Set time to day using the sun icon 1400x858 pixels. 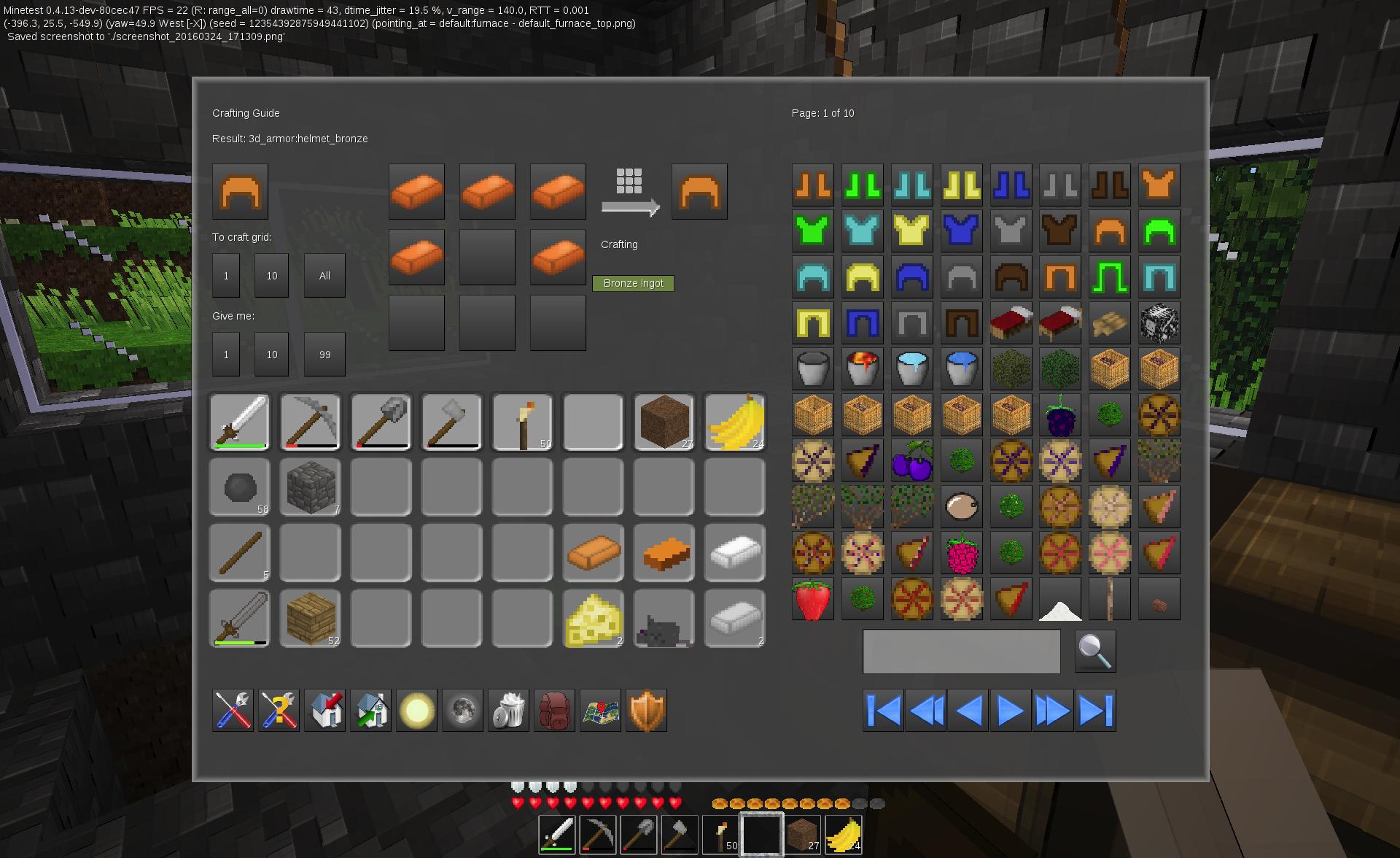tap(416, 710)
